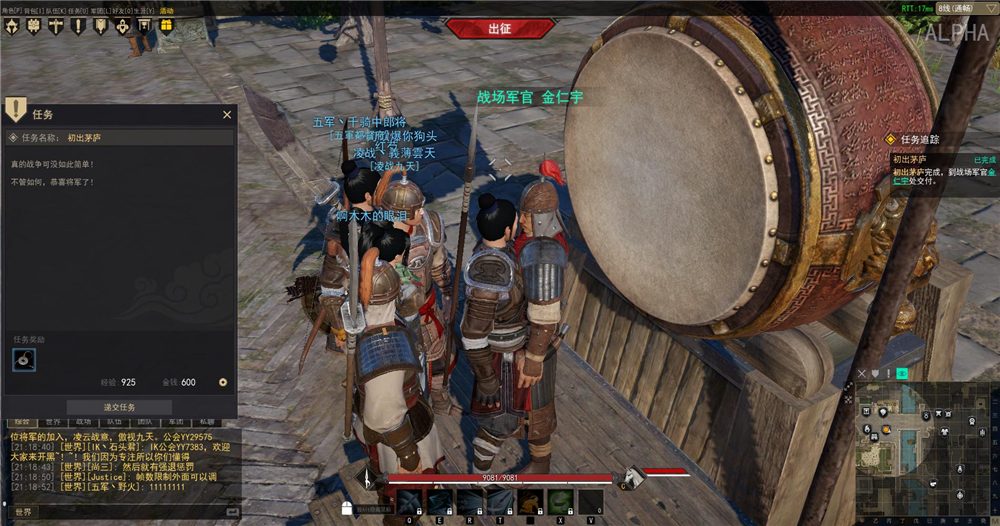The width and height of the screenshot is (1000, 526).
Task: Switch to the 军团 chat tab
Action: tap(175, 423)
